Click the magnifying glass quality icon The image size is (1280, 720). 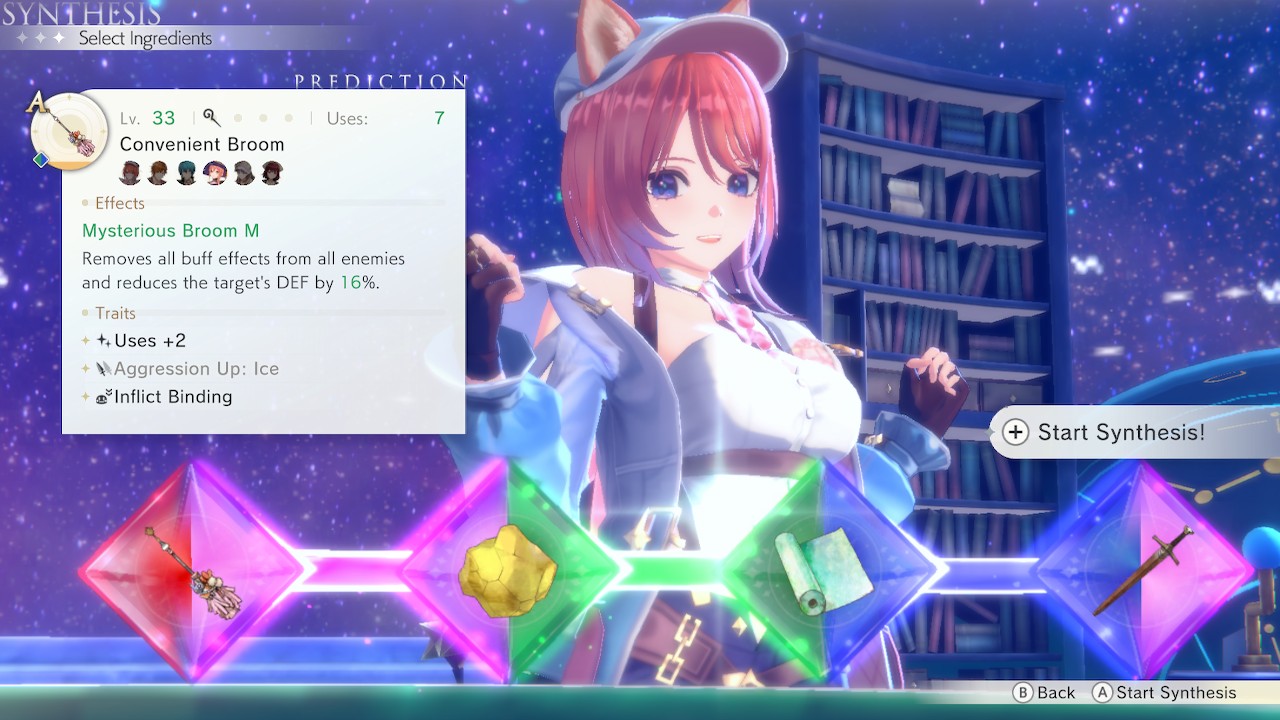pos(209,117)
